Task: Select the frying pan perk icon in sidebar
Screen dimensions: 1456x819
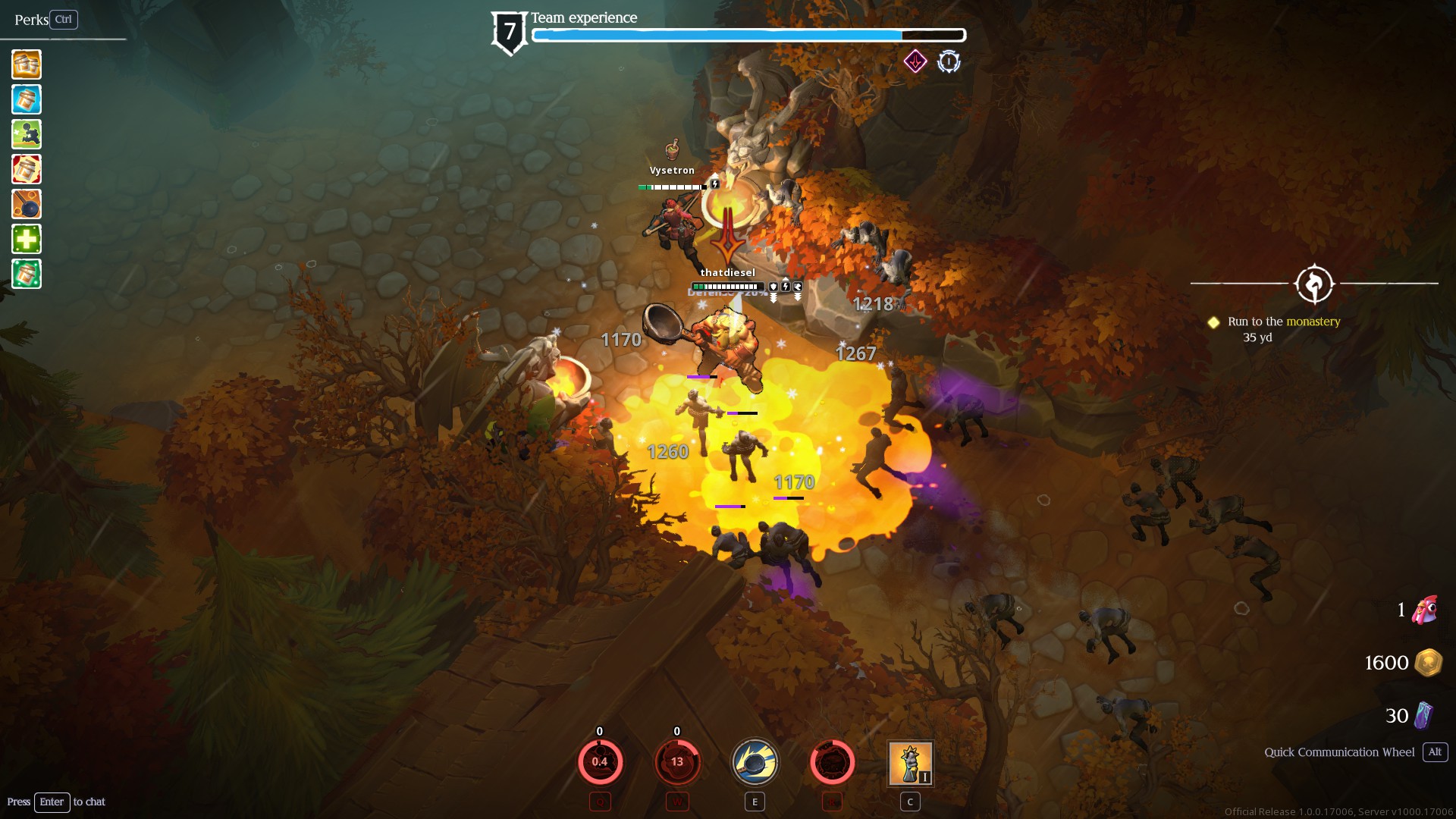Action: coord(26,204)
